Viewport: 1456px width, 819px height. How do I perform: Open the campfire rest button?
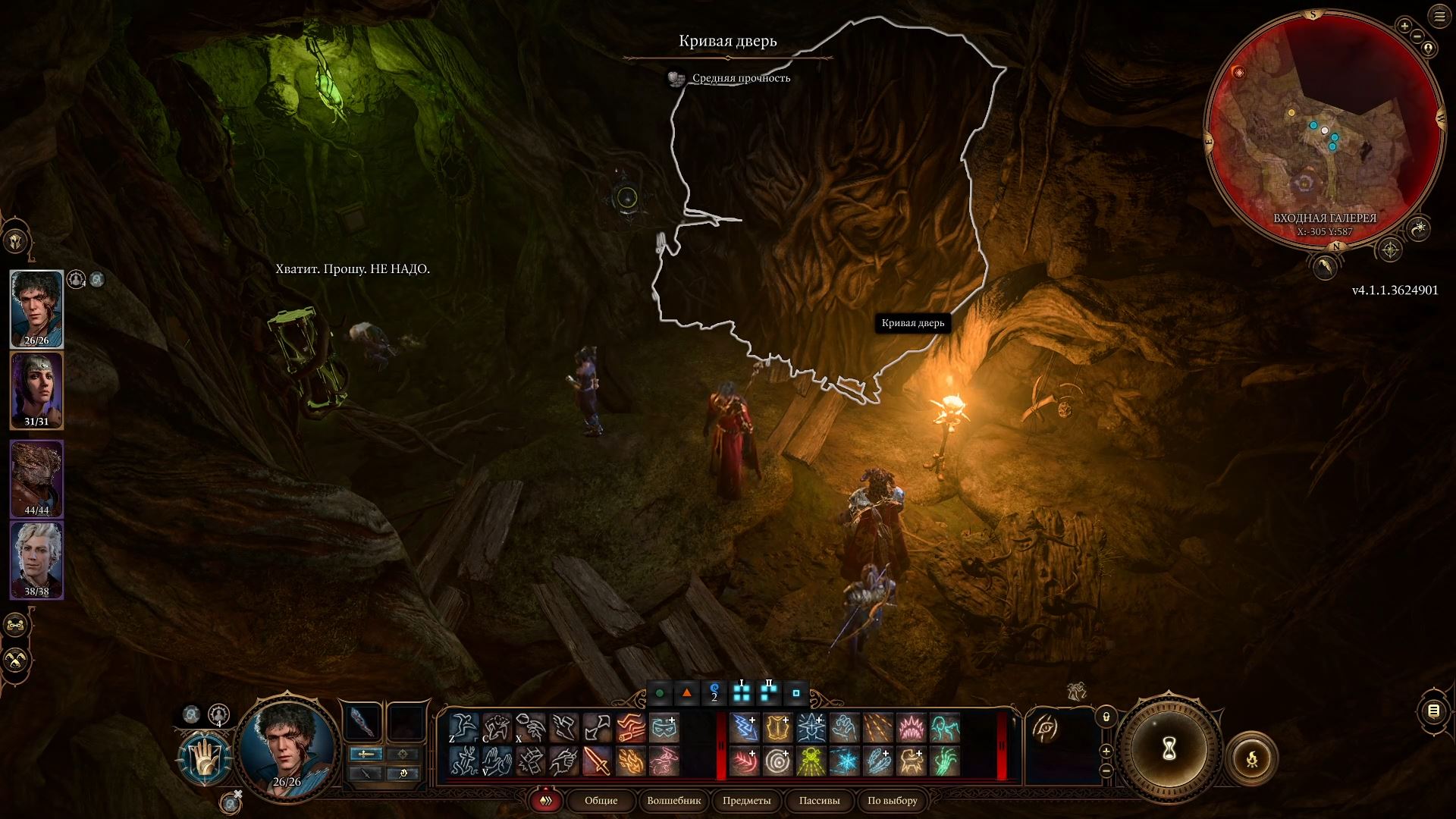(x=1251, y=758)
